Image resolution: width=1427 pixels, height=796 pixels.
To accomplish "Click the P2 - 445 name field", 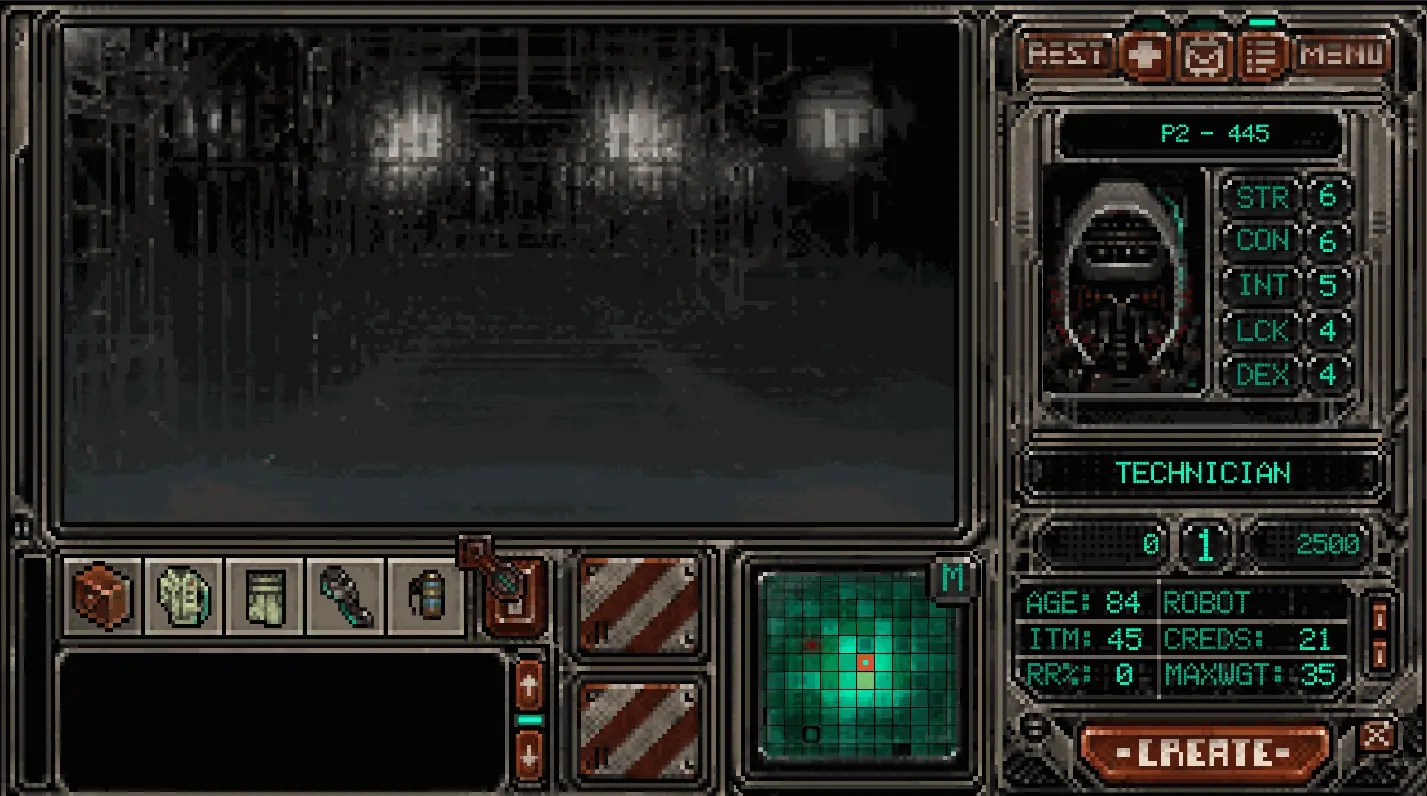I will pyautogui.click(x=1199, y=134).
